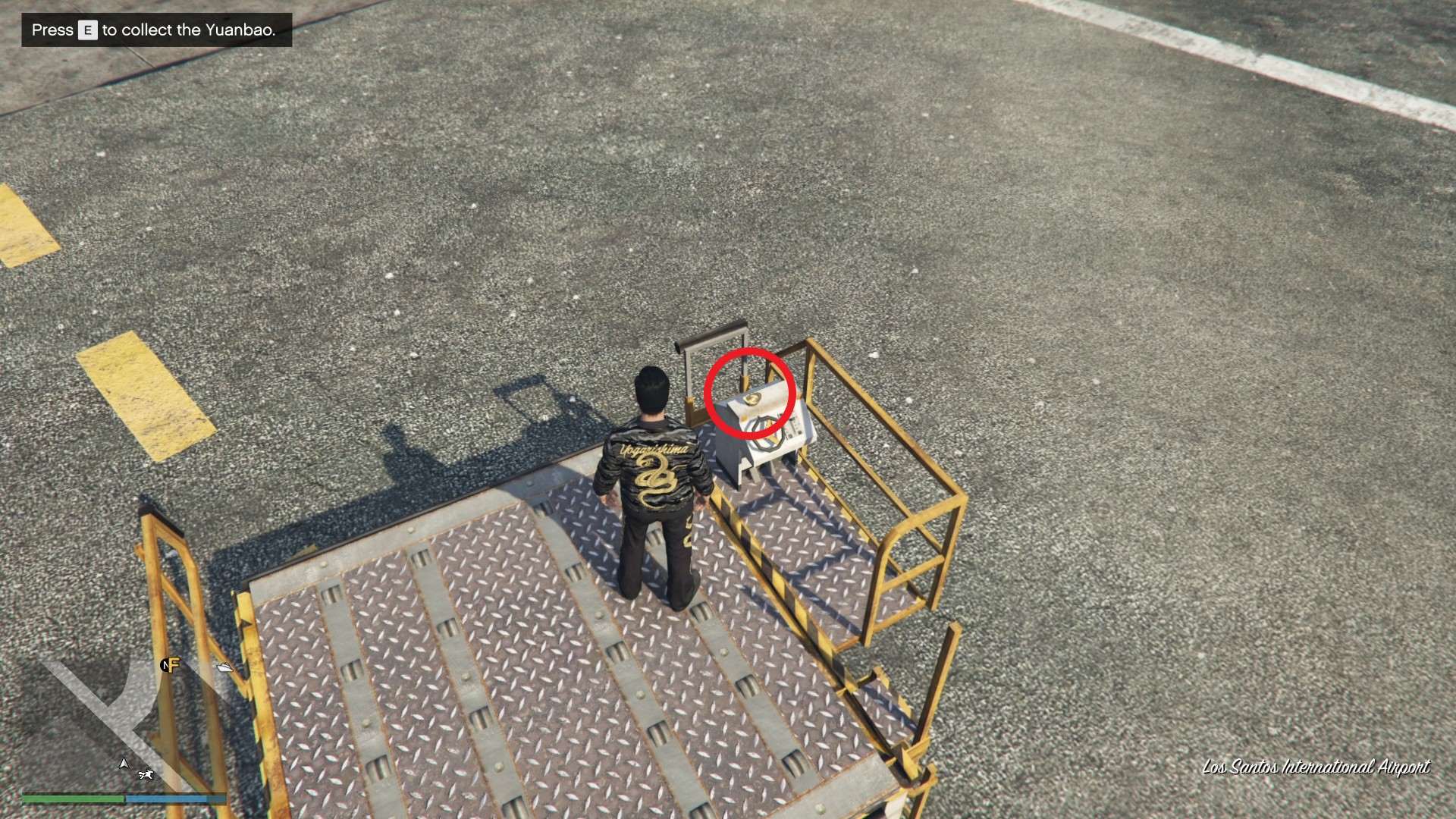Click the white animal blip on the minimap

(146, 775)
